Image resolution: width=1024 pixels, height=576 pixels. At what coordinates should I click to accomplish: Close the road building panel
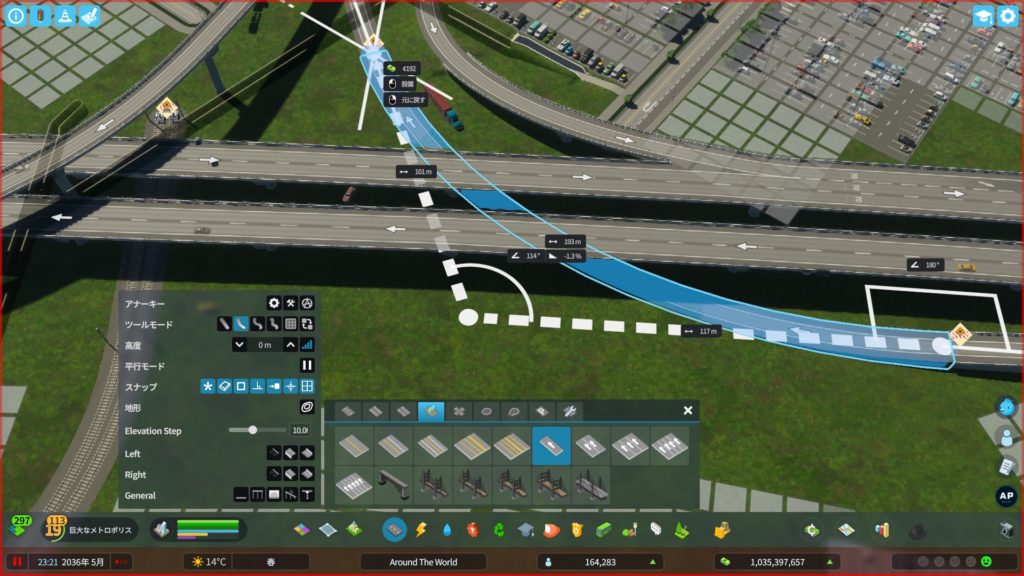point(688,410)
